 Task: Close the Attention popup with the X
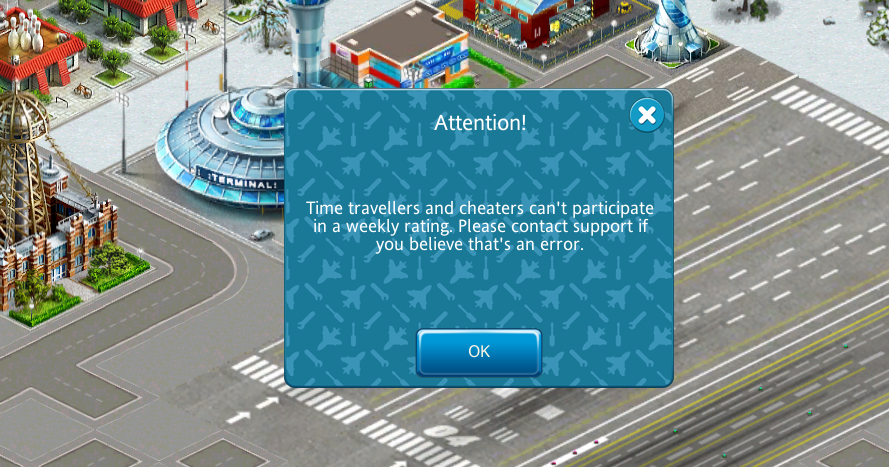pos(647,115)
